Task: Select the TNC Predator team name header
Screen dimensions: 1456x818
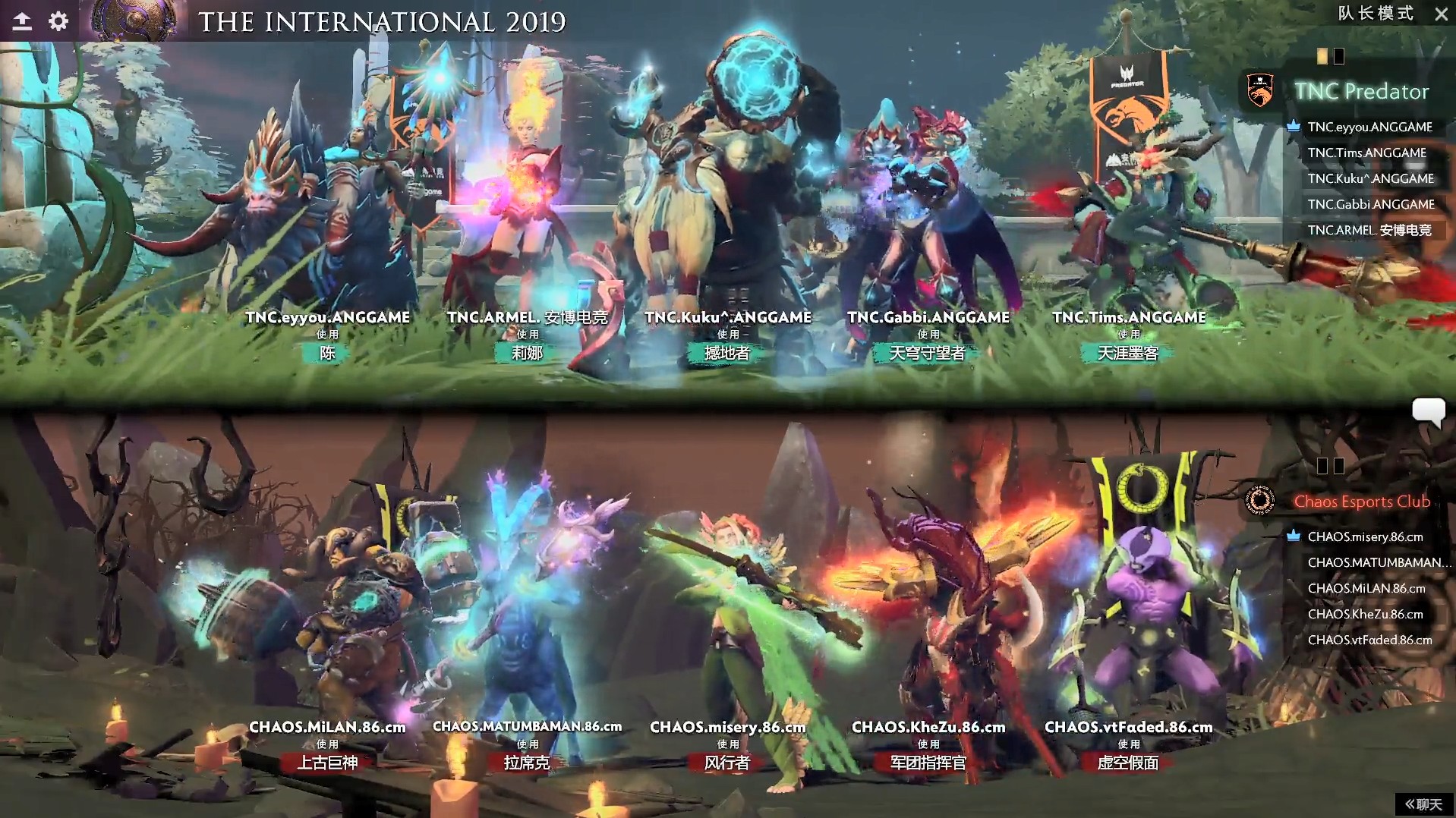Action: [x=1362, y=92]
